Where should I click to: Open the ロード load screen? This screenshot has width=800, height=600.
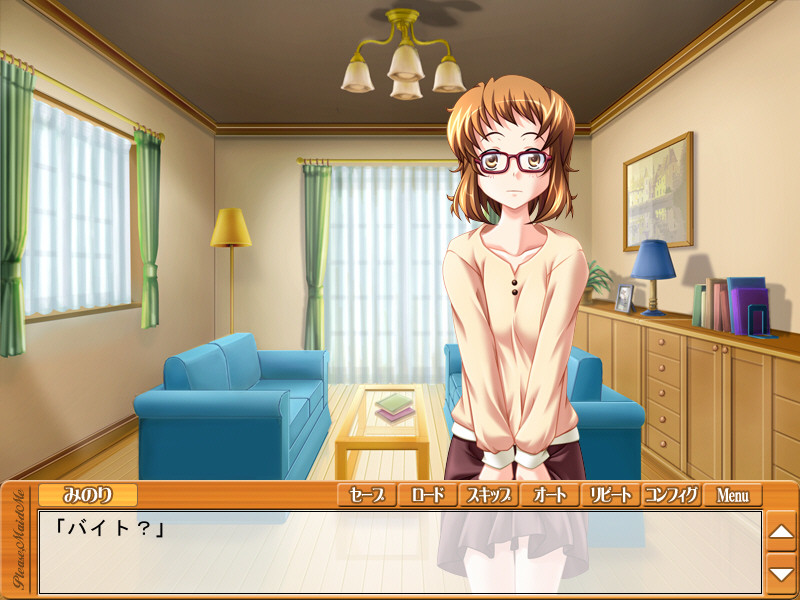tap(427, 495)
